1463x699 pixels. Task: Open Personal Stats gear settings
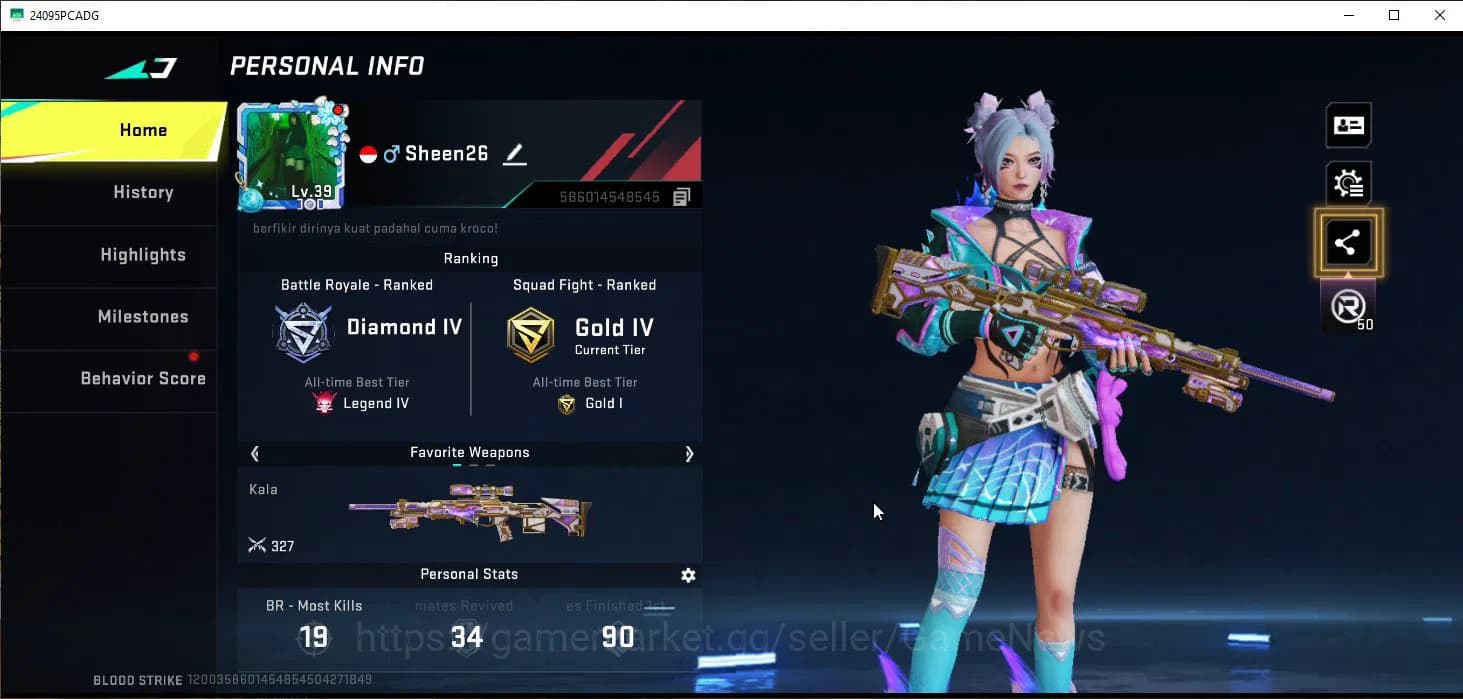(x=688, y=575)
